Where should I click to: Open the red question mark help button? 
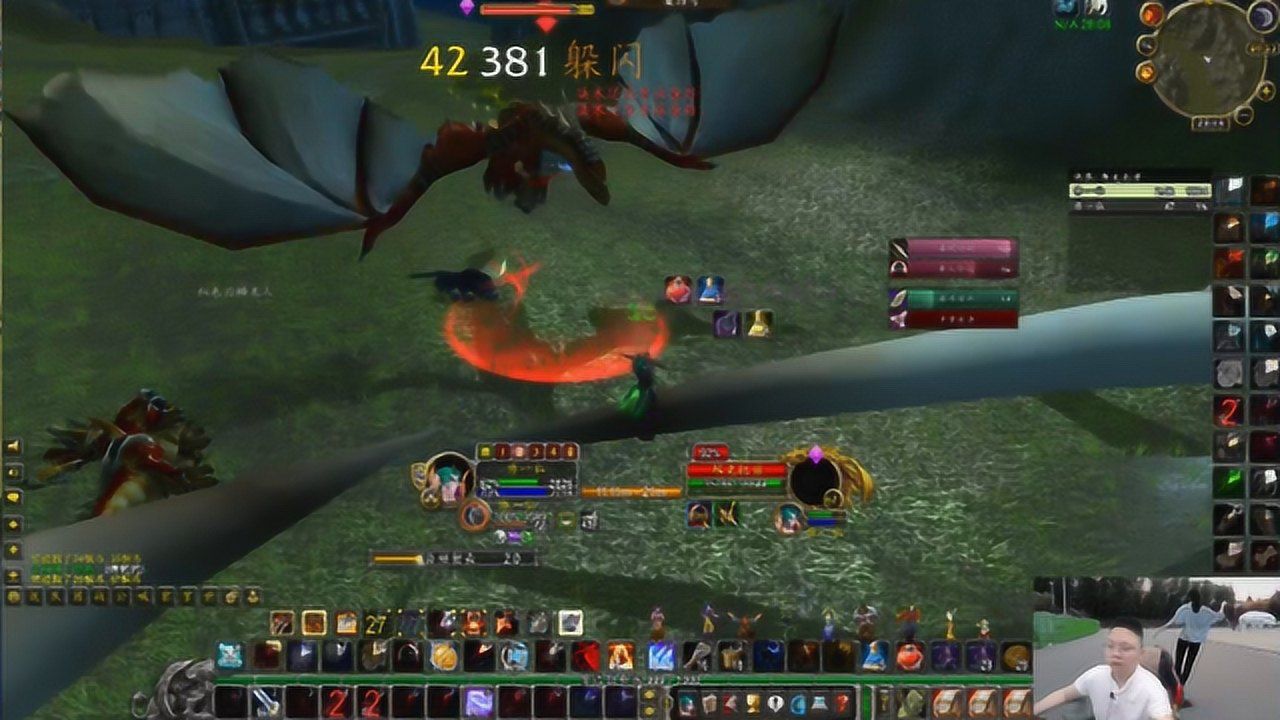842,702
